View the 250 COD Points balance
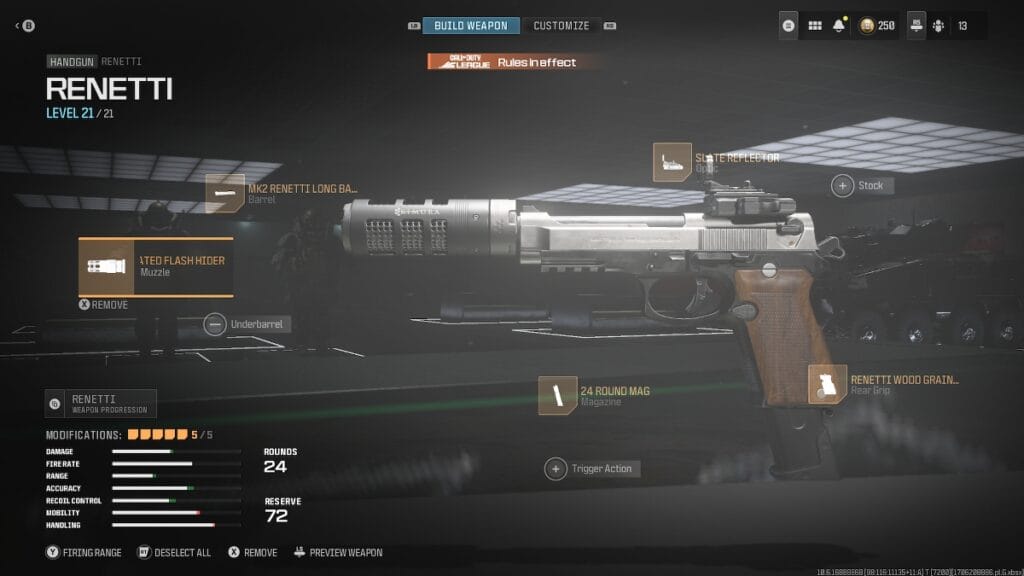The image size is (1024, 576). point(877,26)
